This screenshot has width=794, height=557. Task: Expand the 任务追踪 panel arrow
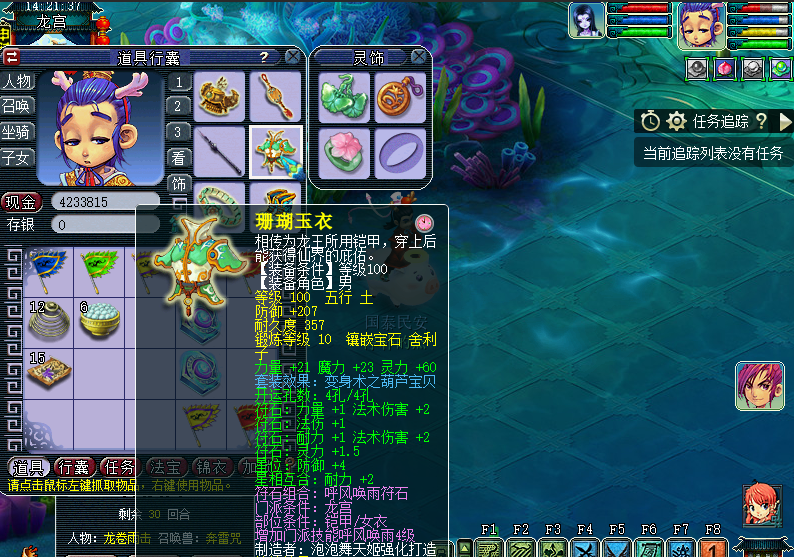click(760, 121)
